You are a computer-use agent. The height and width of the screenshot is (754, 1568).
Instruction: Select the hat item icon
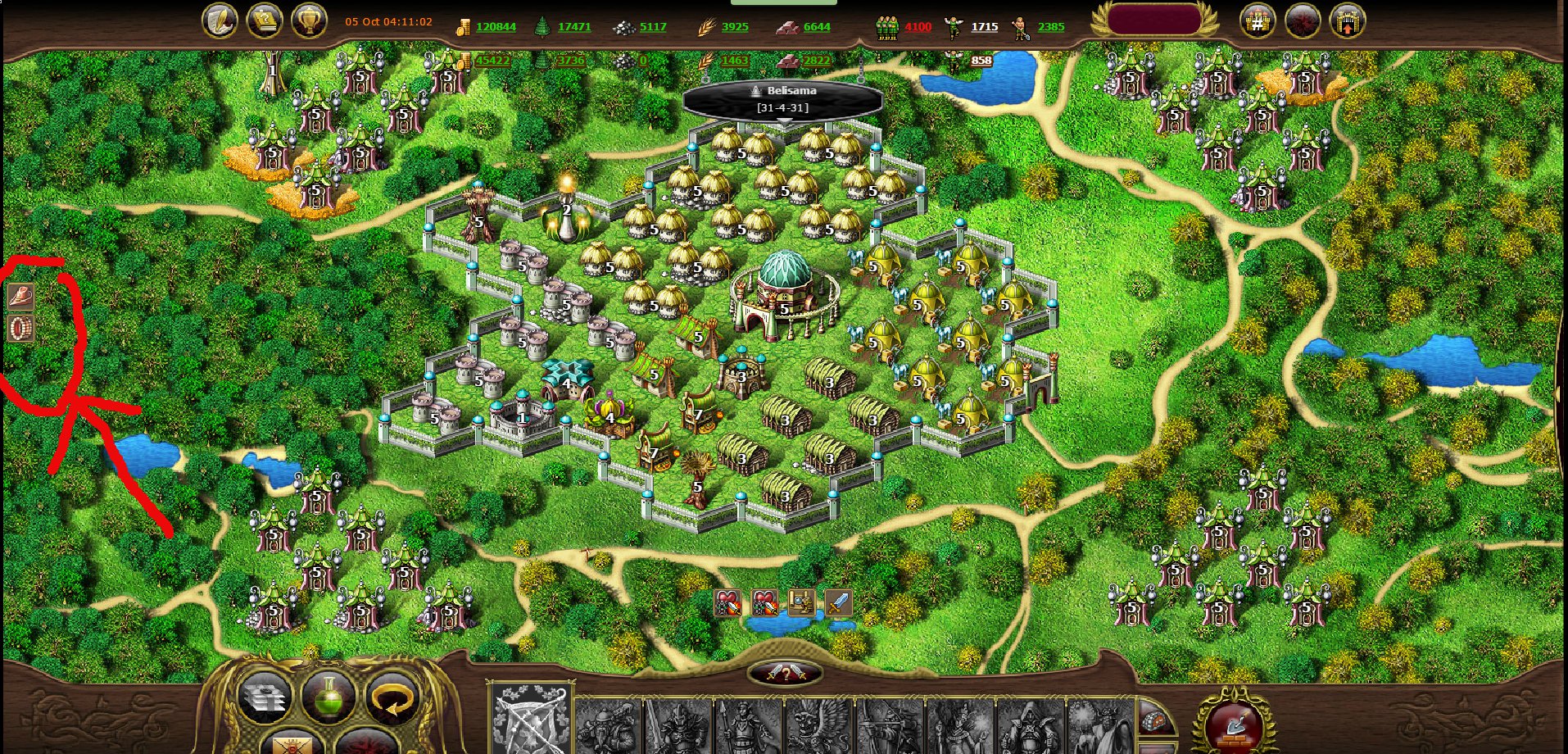pyautogui.click(x=20, y=296)
